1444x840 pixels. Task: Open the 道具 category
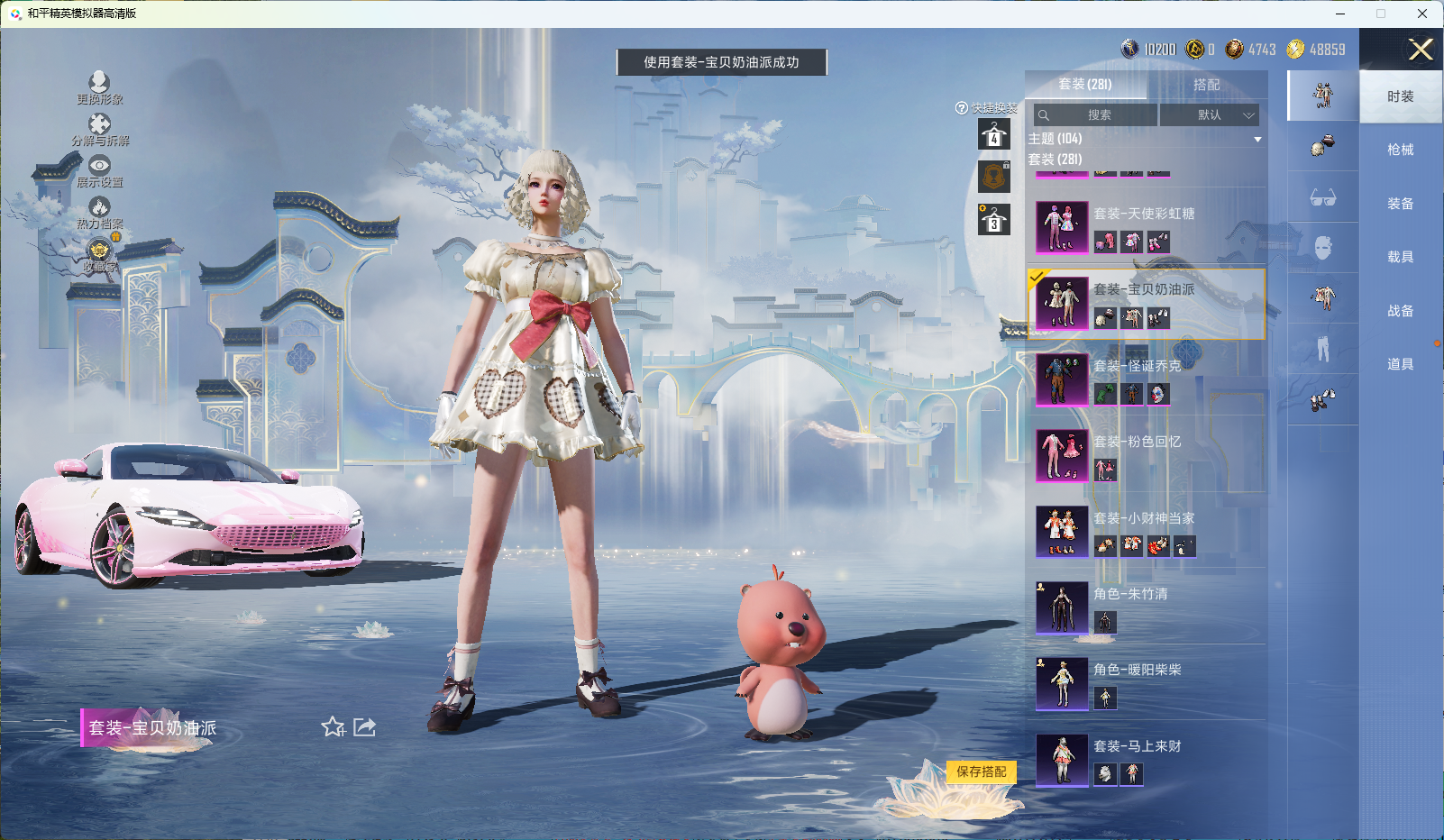tap(1400, 364)
